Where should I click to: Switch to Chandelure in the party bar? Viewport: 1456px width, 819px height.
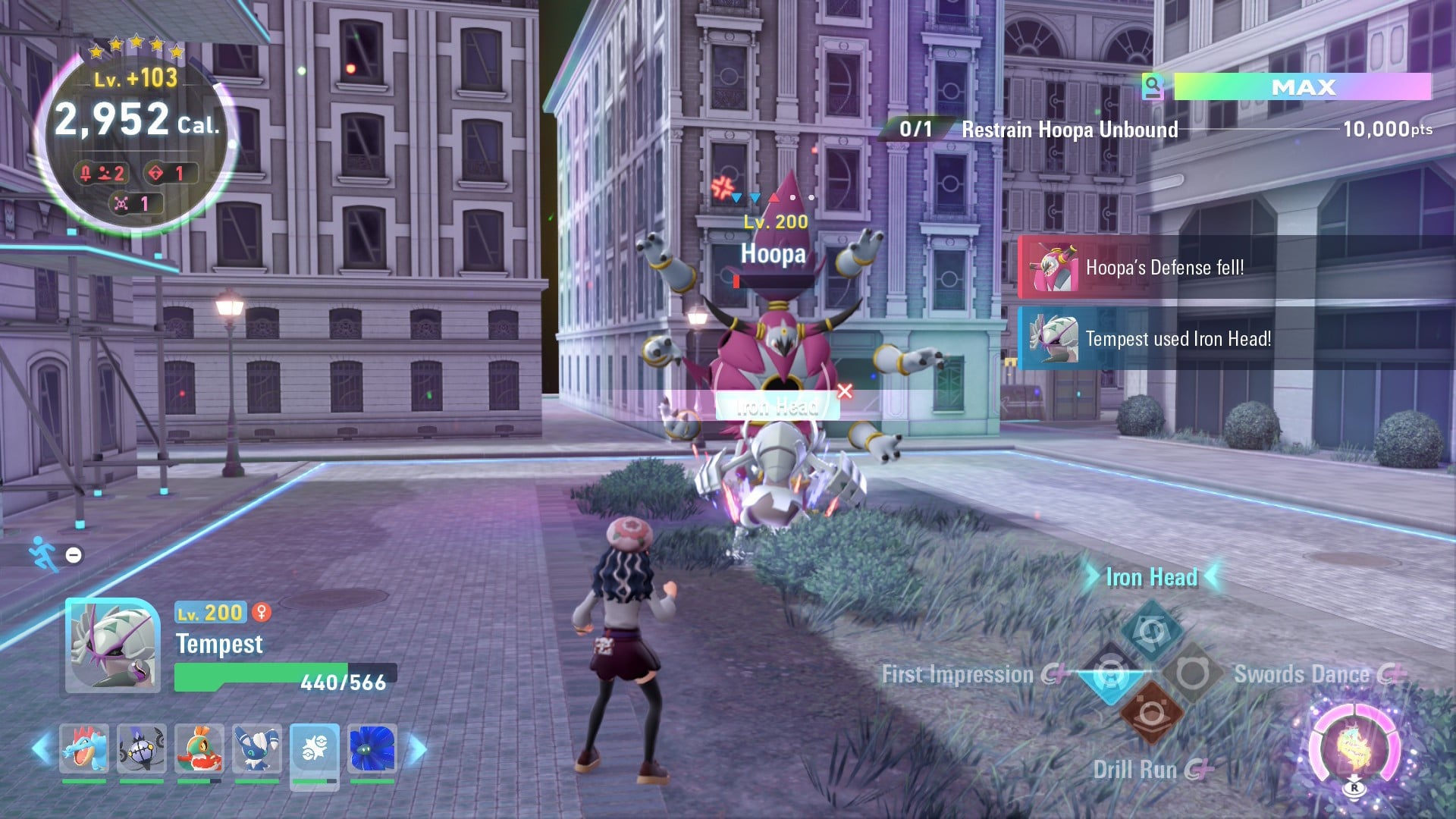tap(142, 748)
